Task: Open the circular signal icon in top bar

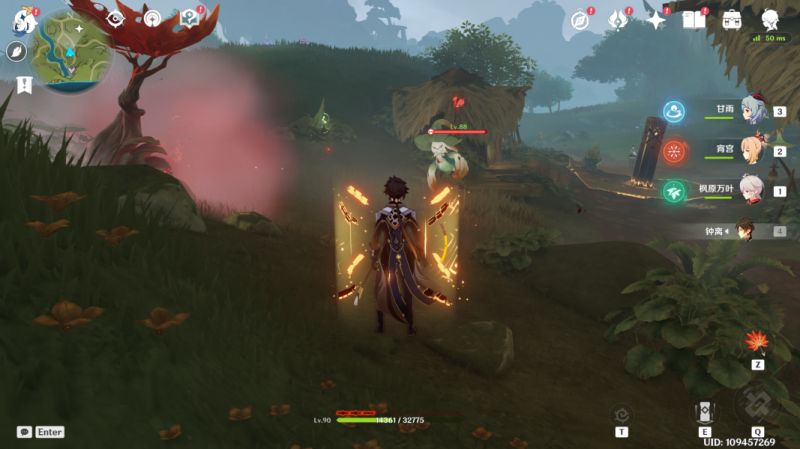Action: [152, 18]
